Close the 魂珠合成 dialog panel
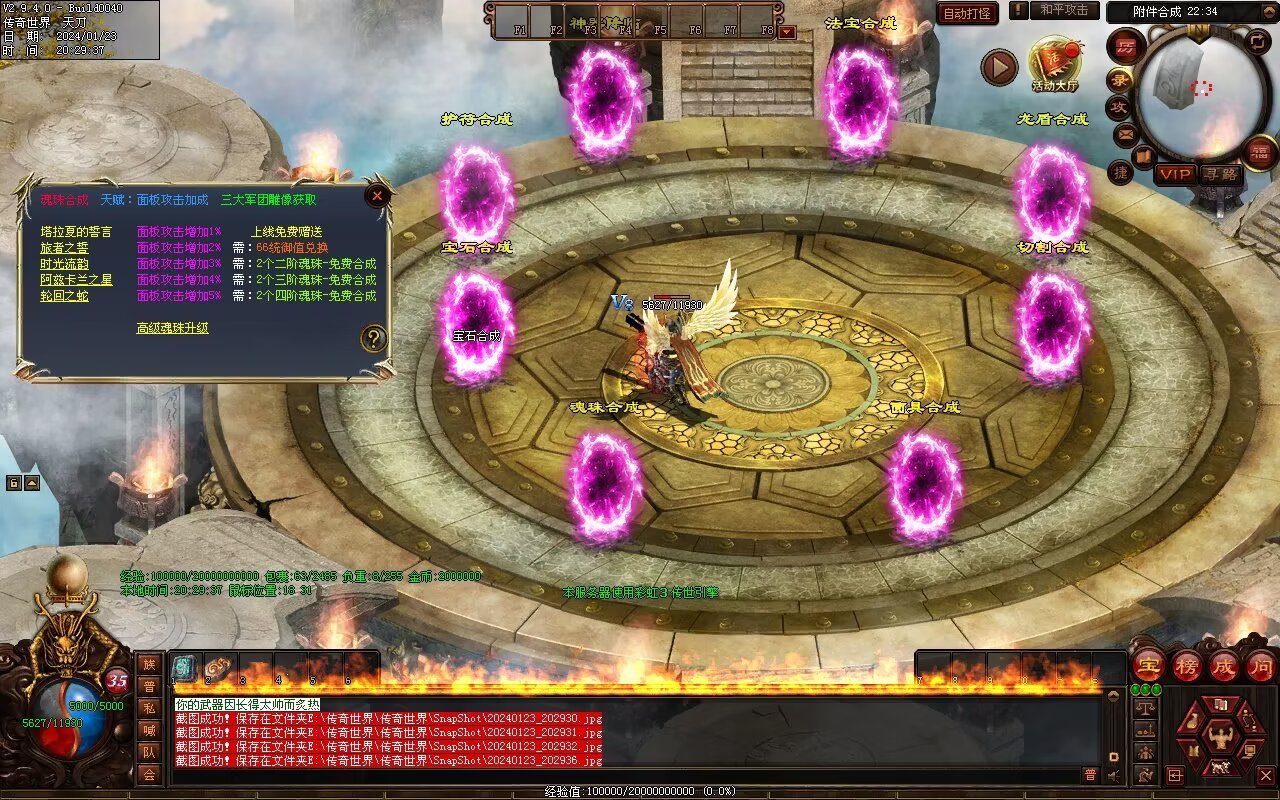 click(x=377, y=196)
